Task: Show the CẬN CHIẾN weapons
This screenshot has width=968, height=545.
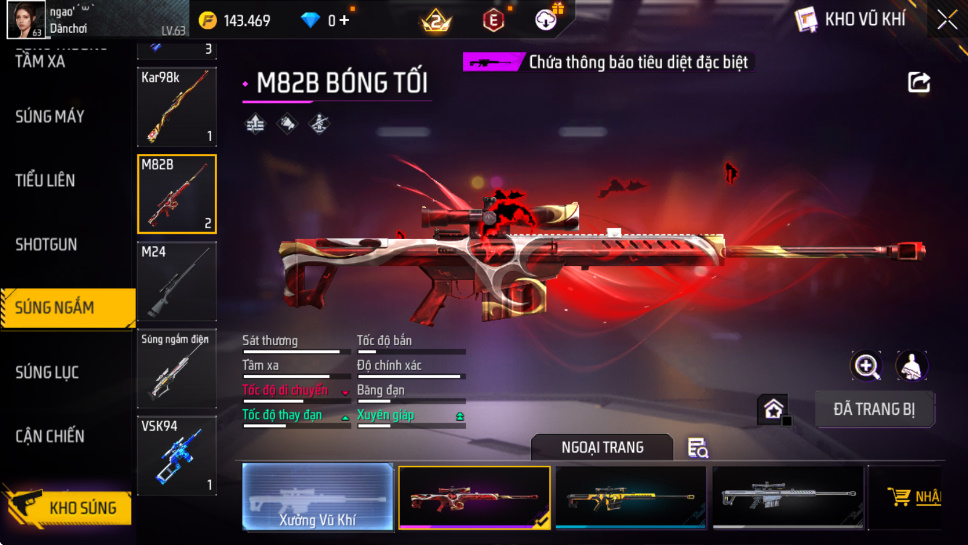Action: click(50, 437)
